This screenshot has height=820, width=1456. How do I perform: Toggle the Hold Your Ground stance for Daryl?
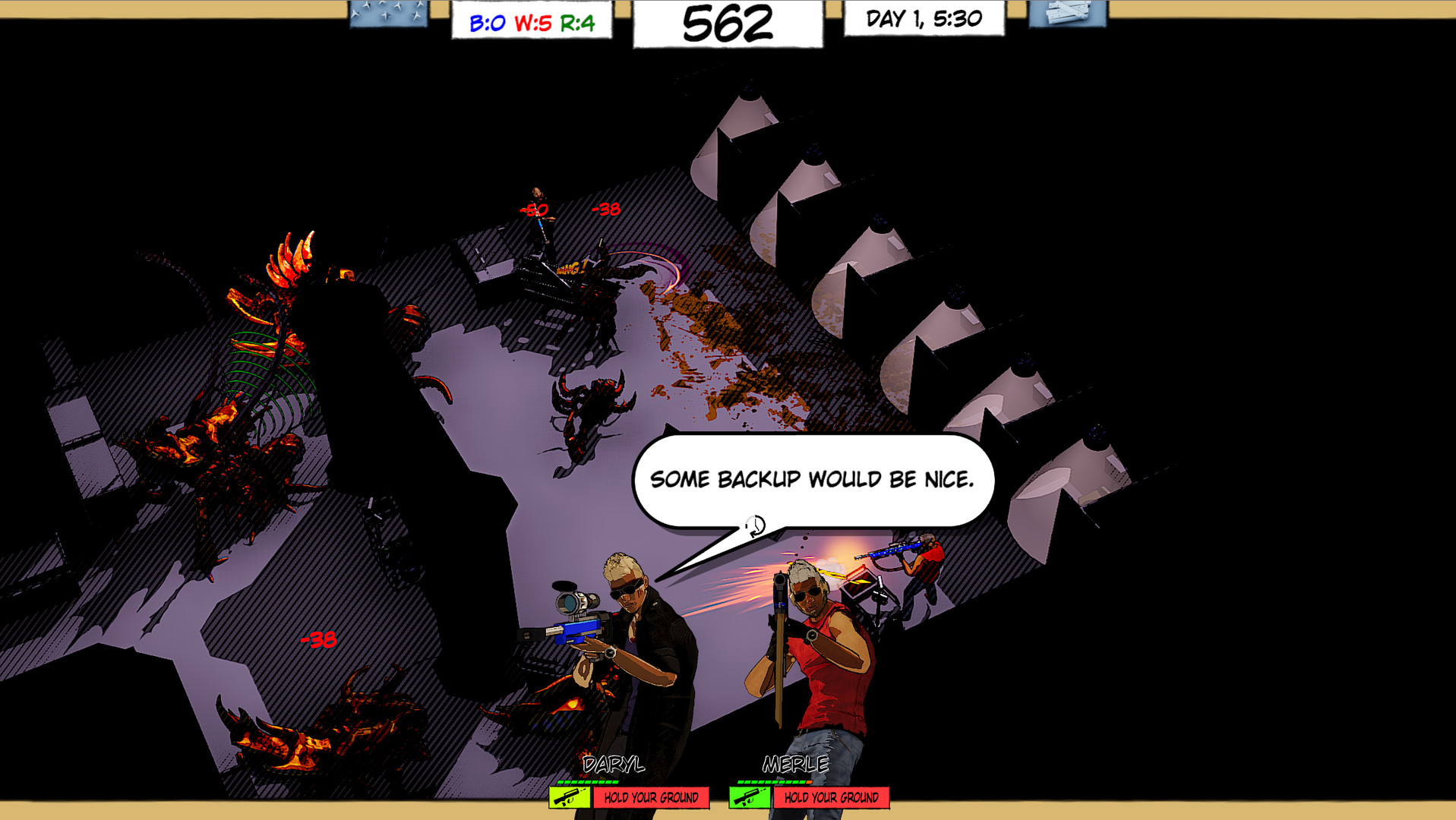[652, 798]
